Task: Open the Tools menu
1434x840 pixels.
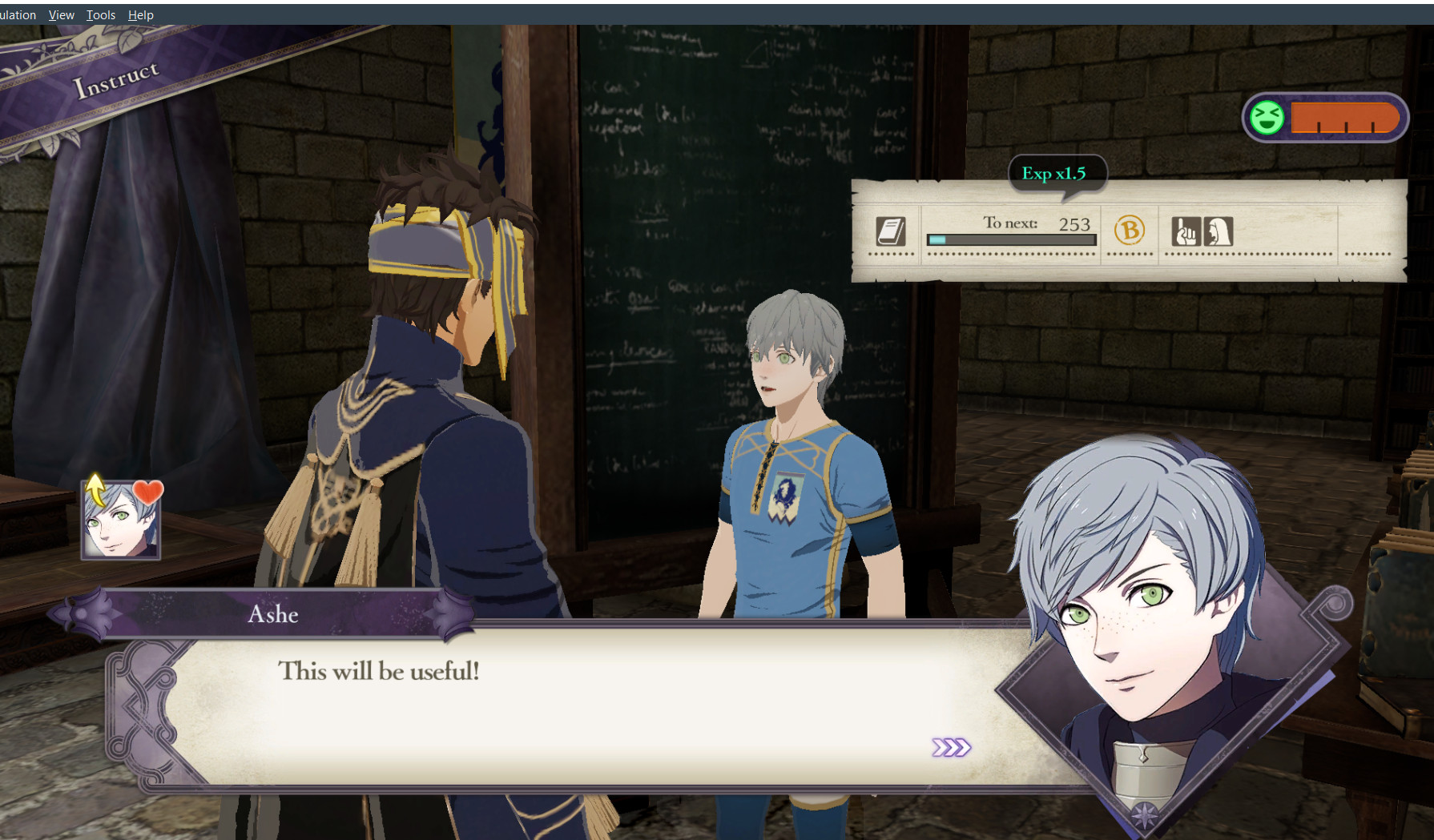Action: [99, 14]
